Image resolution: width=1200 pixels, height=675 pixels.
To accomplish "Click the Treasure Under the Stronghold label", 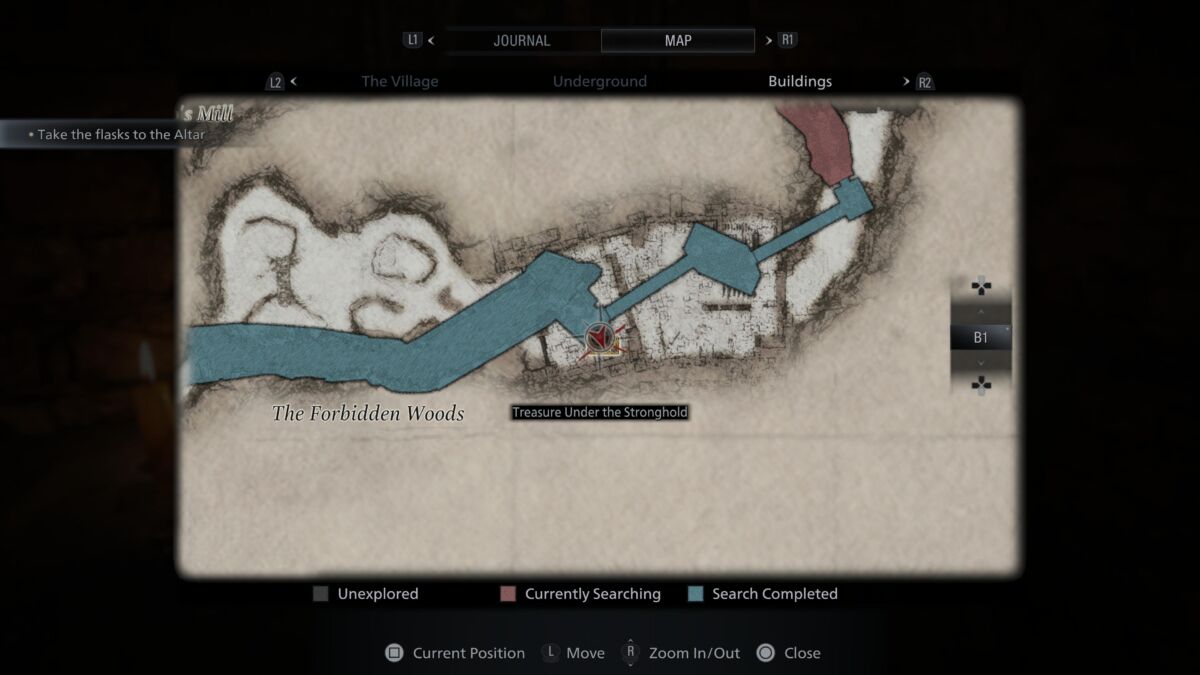I will tap(600, 412).
